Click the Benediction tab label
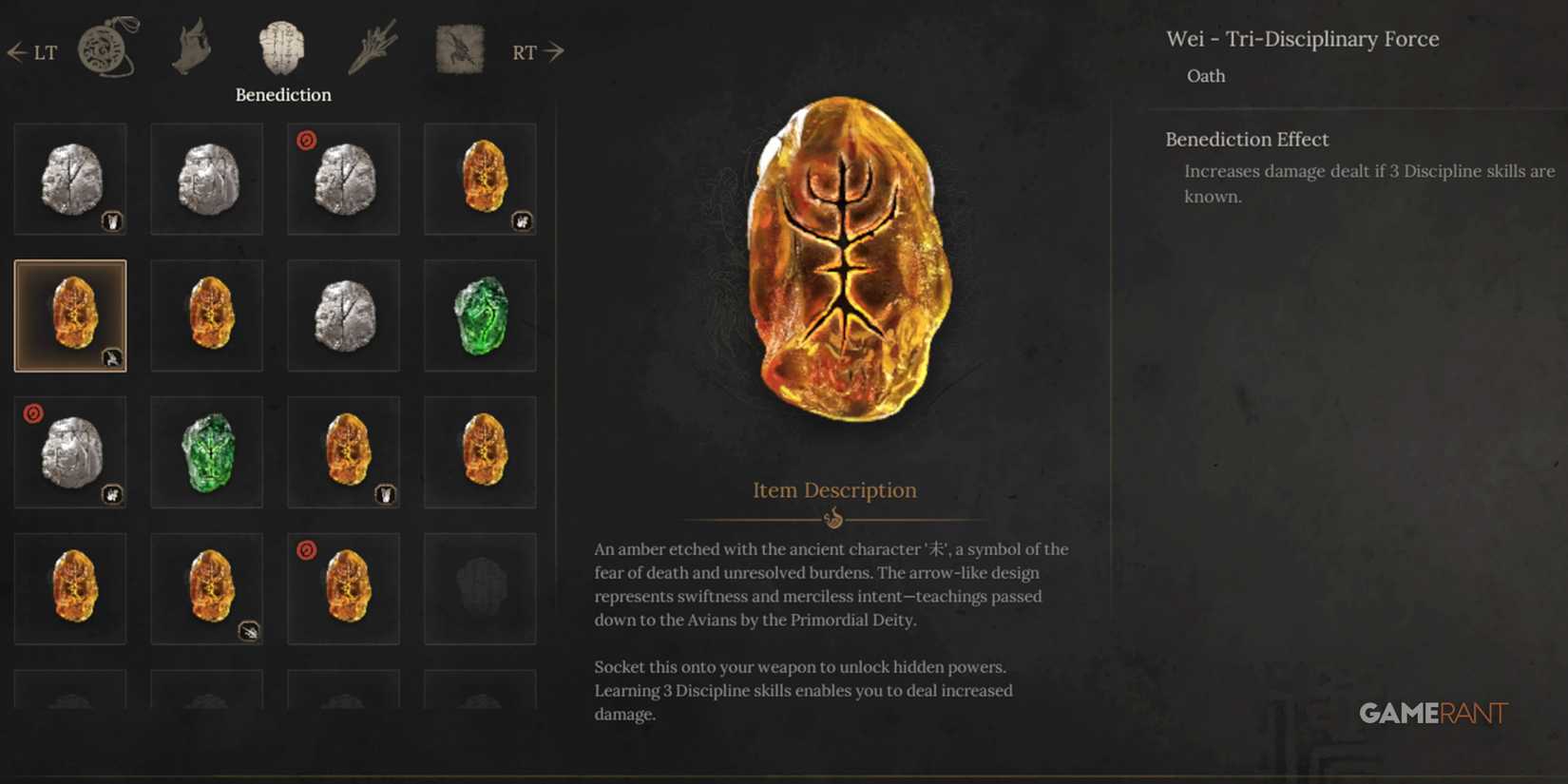This screenshot has width=1568, height=784. pyautogui.click(x=282, y=94)
